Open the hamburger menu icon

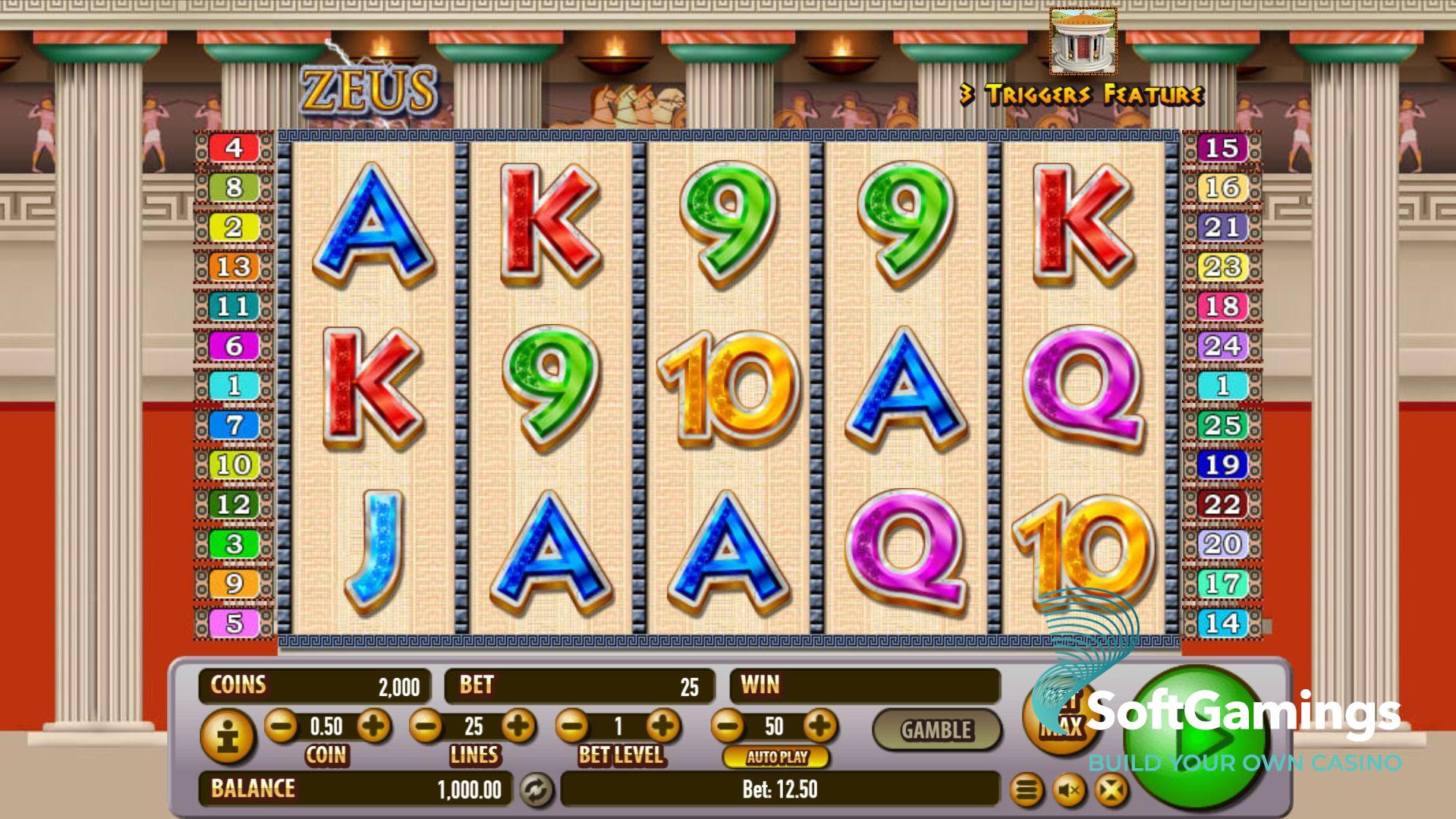1027,791
